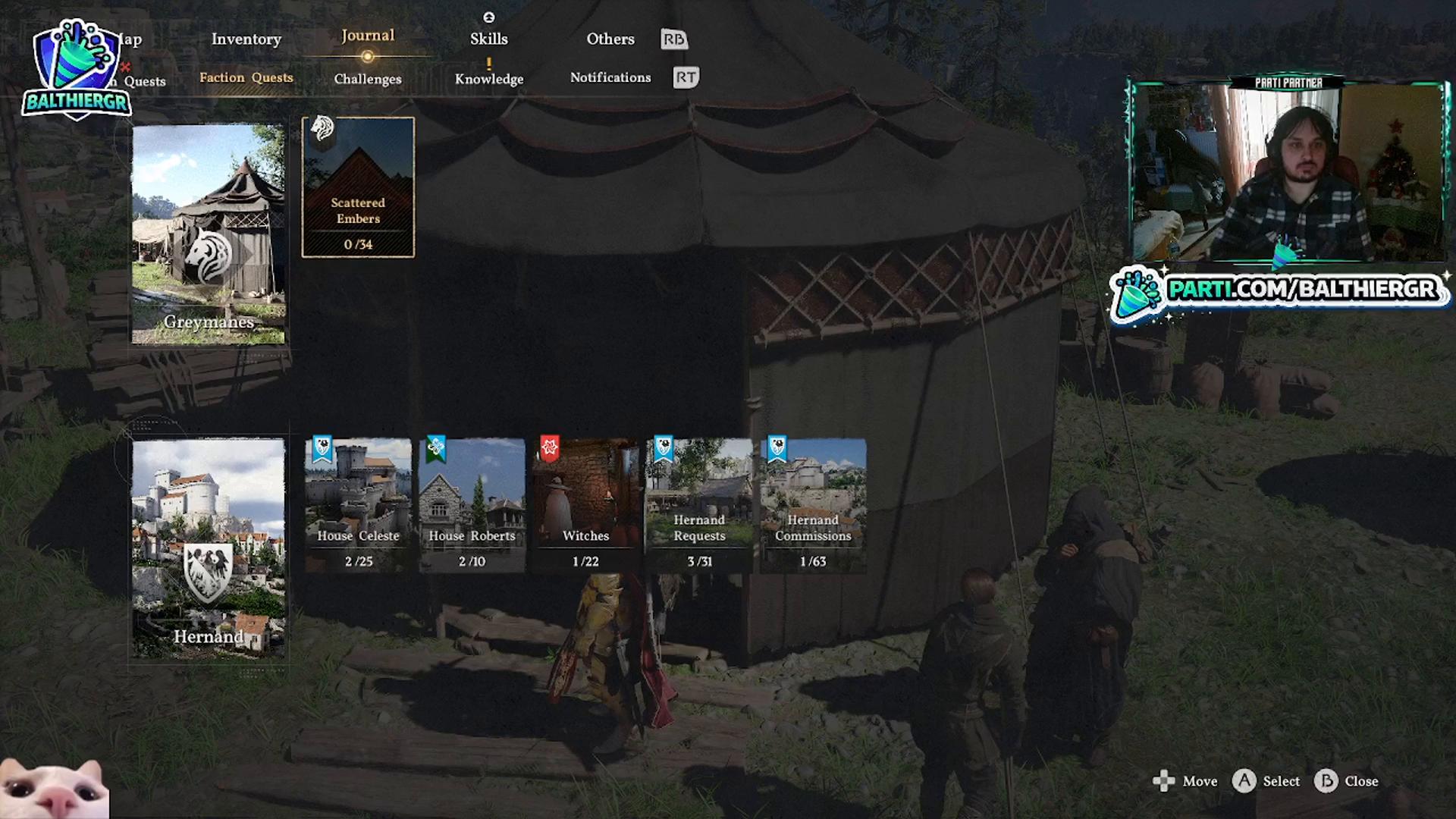Screen dimensions: 1456x819
Task: Select the Skills menu entry
Action: [488, 38]
